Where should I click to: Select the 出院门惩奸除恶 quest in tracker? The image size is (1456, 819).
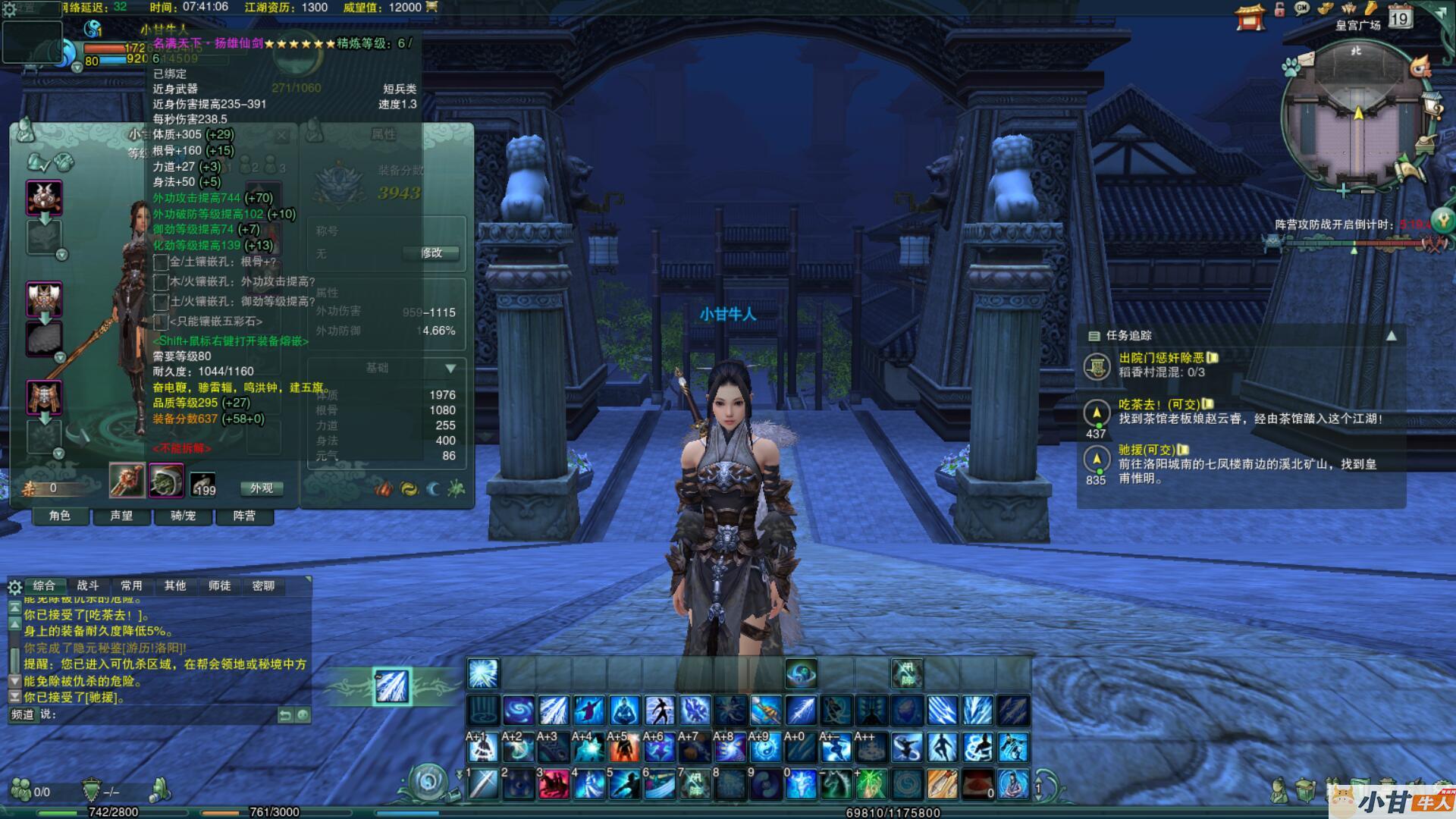[x=1161, y=358]
